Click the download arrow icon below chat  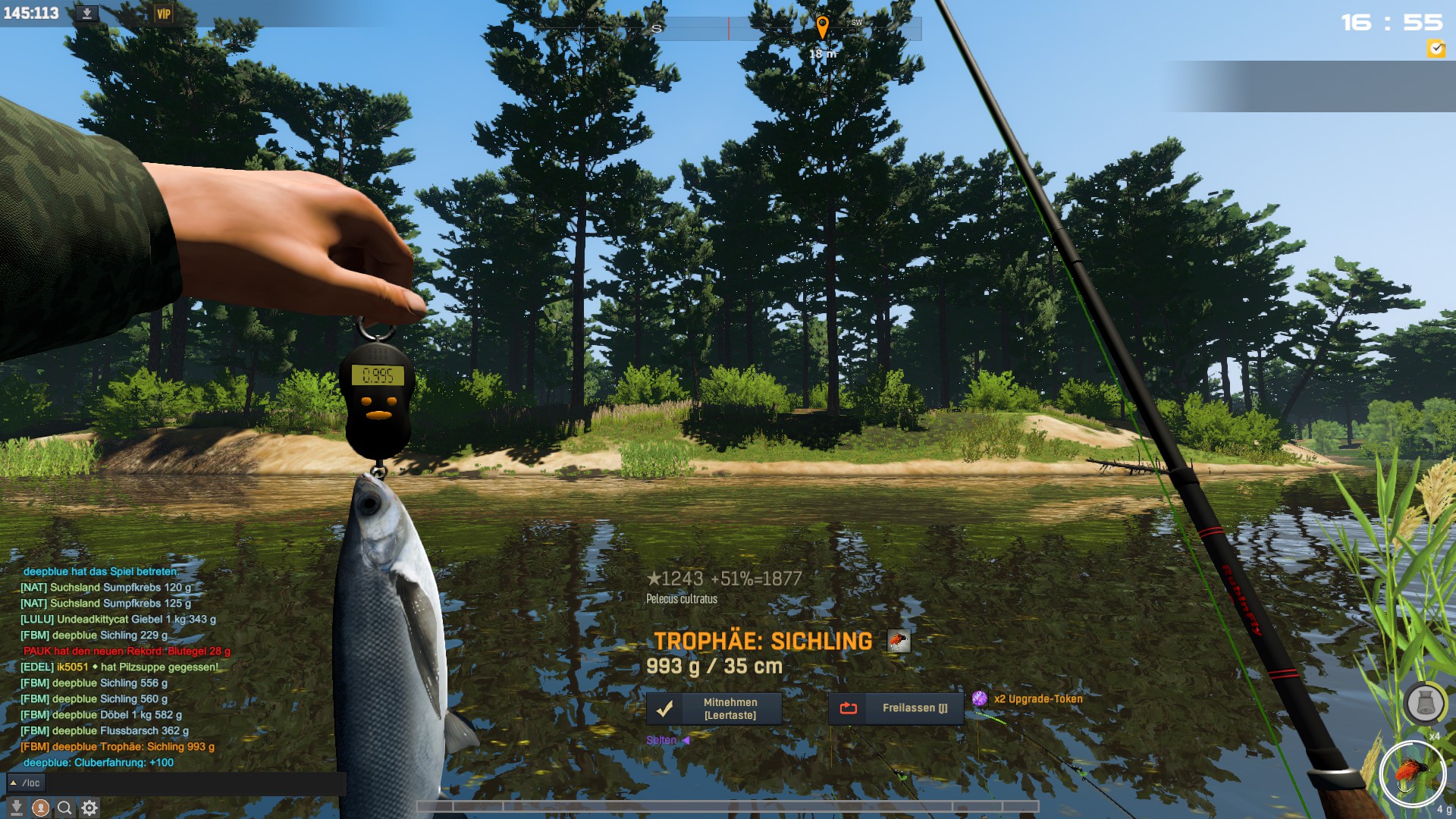point(16,808)
